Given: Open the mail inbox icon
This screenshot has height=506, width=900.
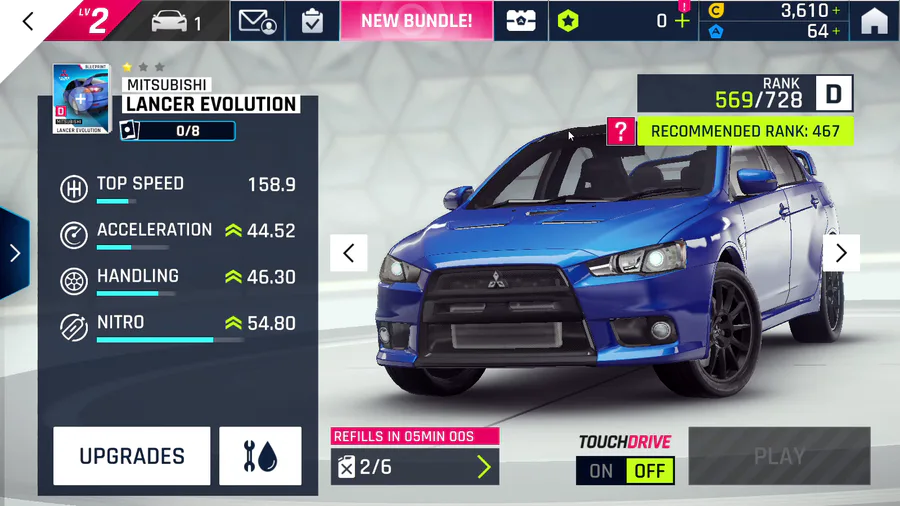Looking at the screenshot, I should click(x=258, y=21).
